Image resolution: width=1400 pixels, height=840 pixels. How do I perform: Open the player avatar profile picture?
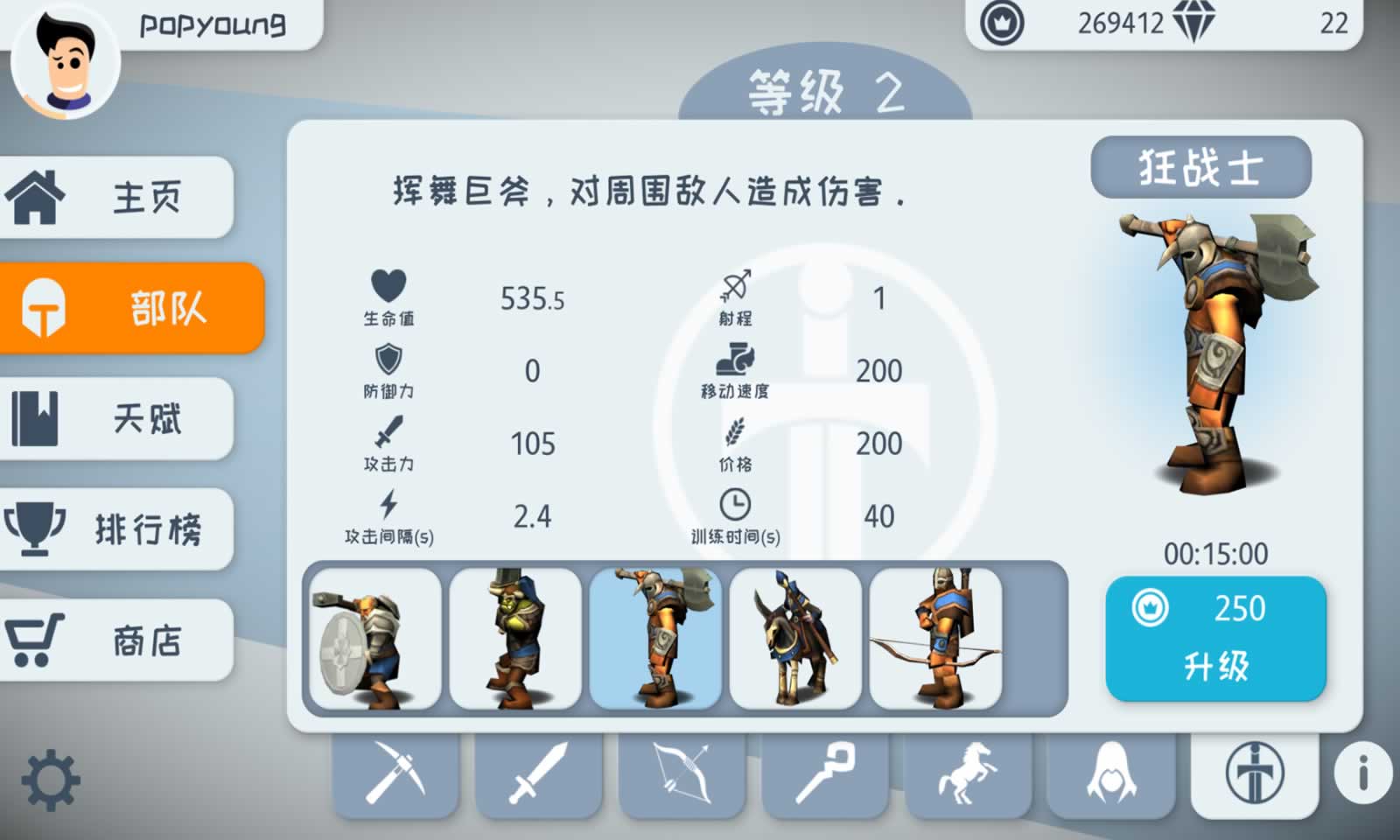(66, 66)
